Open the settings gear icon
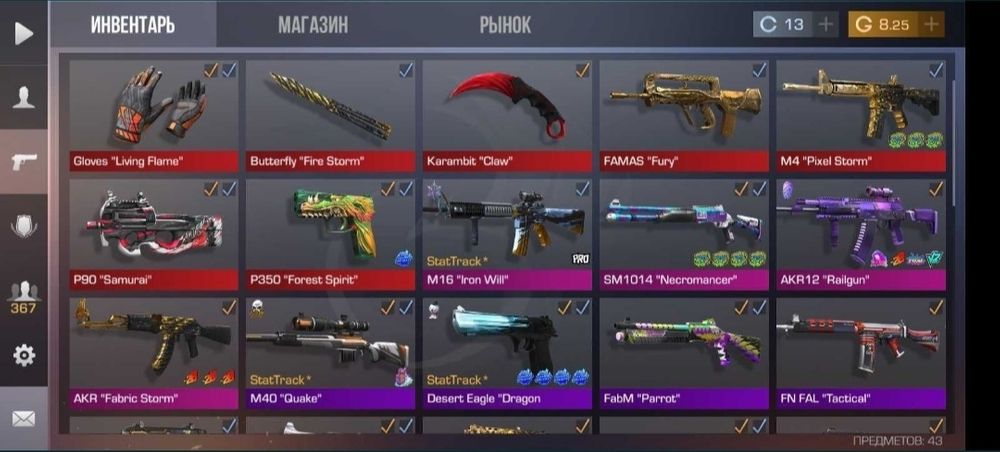The width and height of the screenshot is (1000, 452). 23,355
